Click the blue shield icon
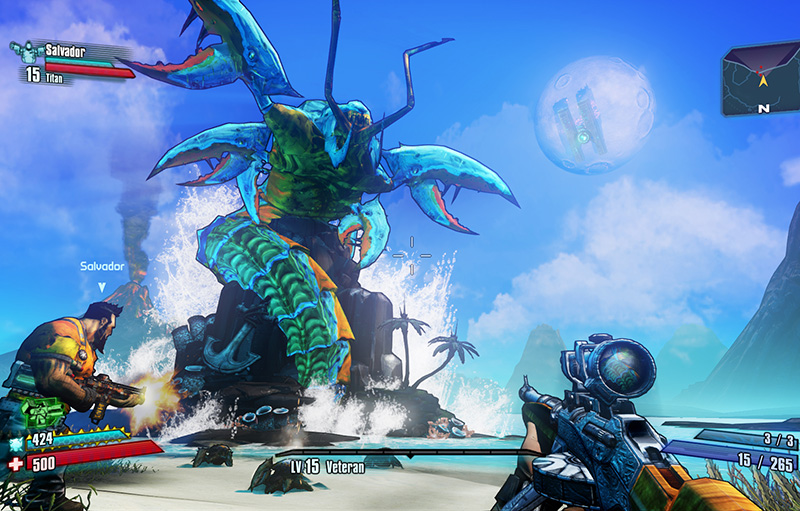The height and width of the screenshot is (511, 800). click(16, 441)
